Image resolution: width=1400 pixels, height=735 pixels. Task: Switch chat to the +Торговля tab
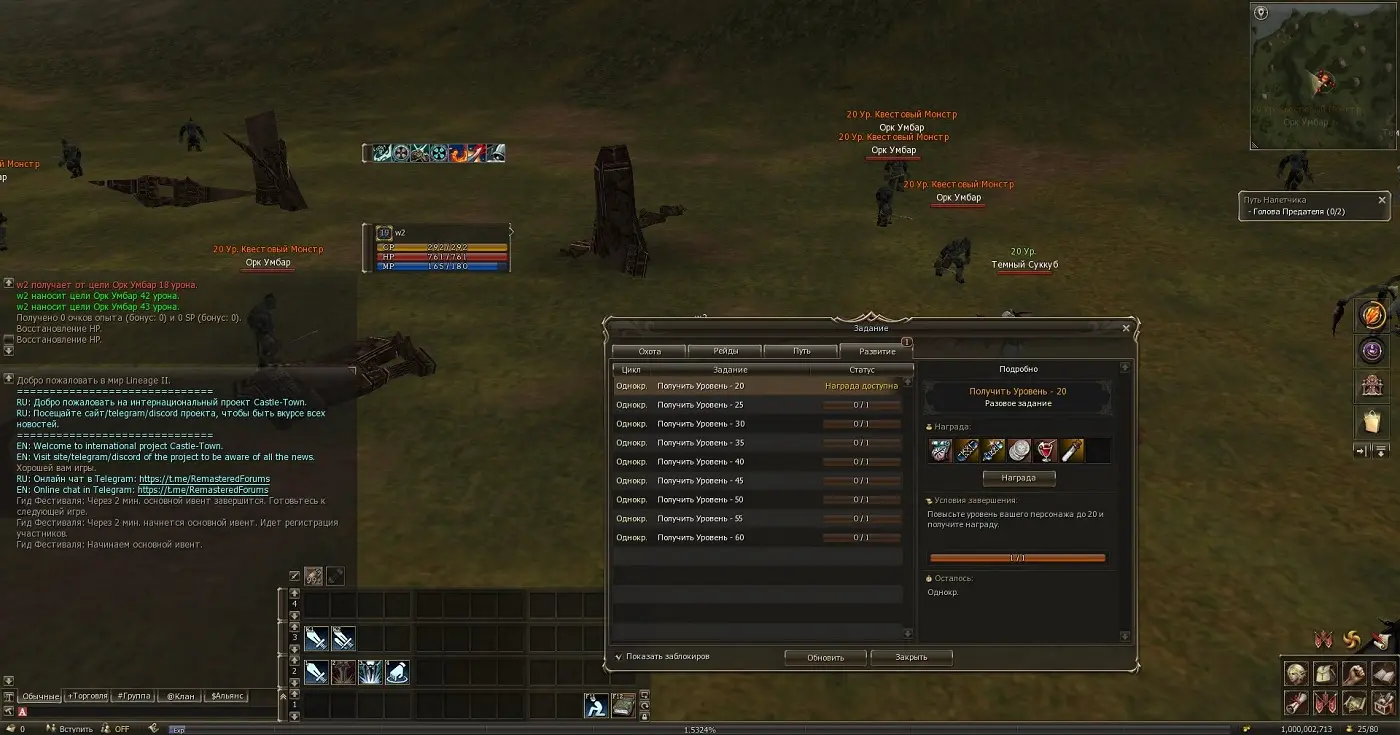tap(86, 696)
